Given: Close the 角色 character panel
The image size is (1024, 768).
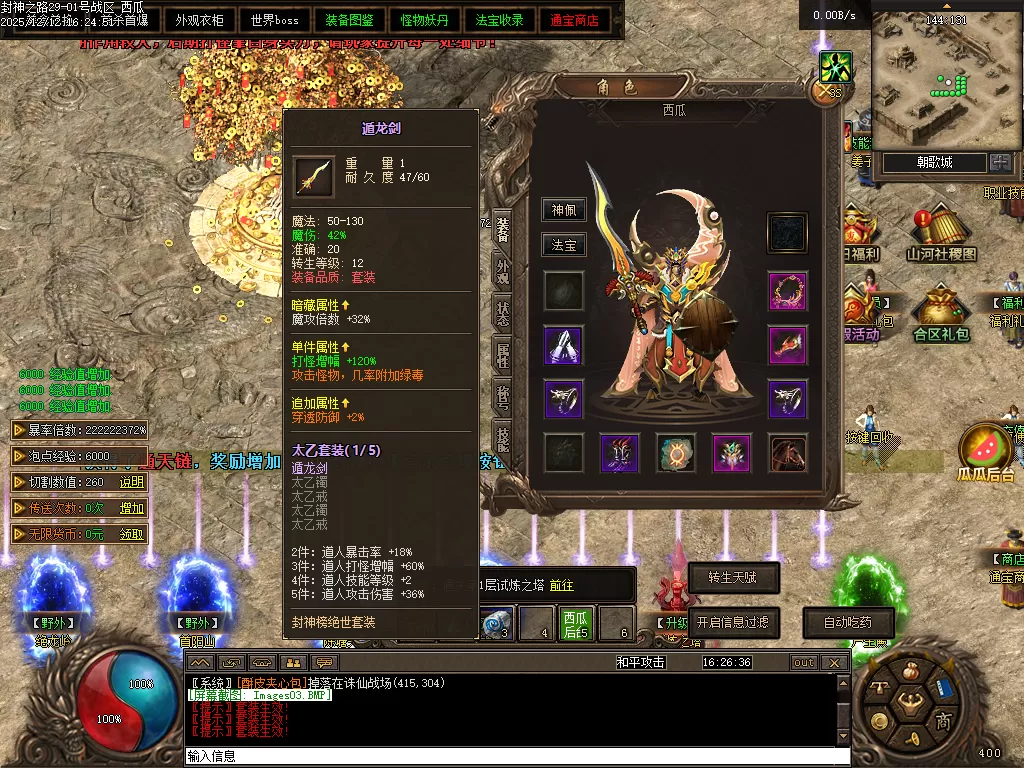Looking at the screenshot, I should [825, 92].
